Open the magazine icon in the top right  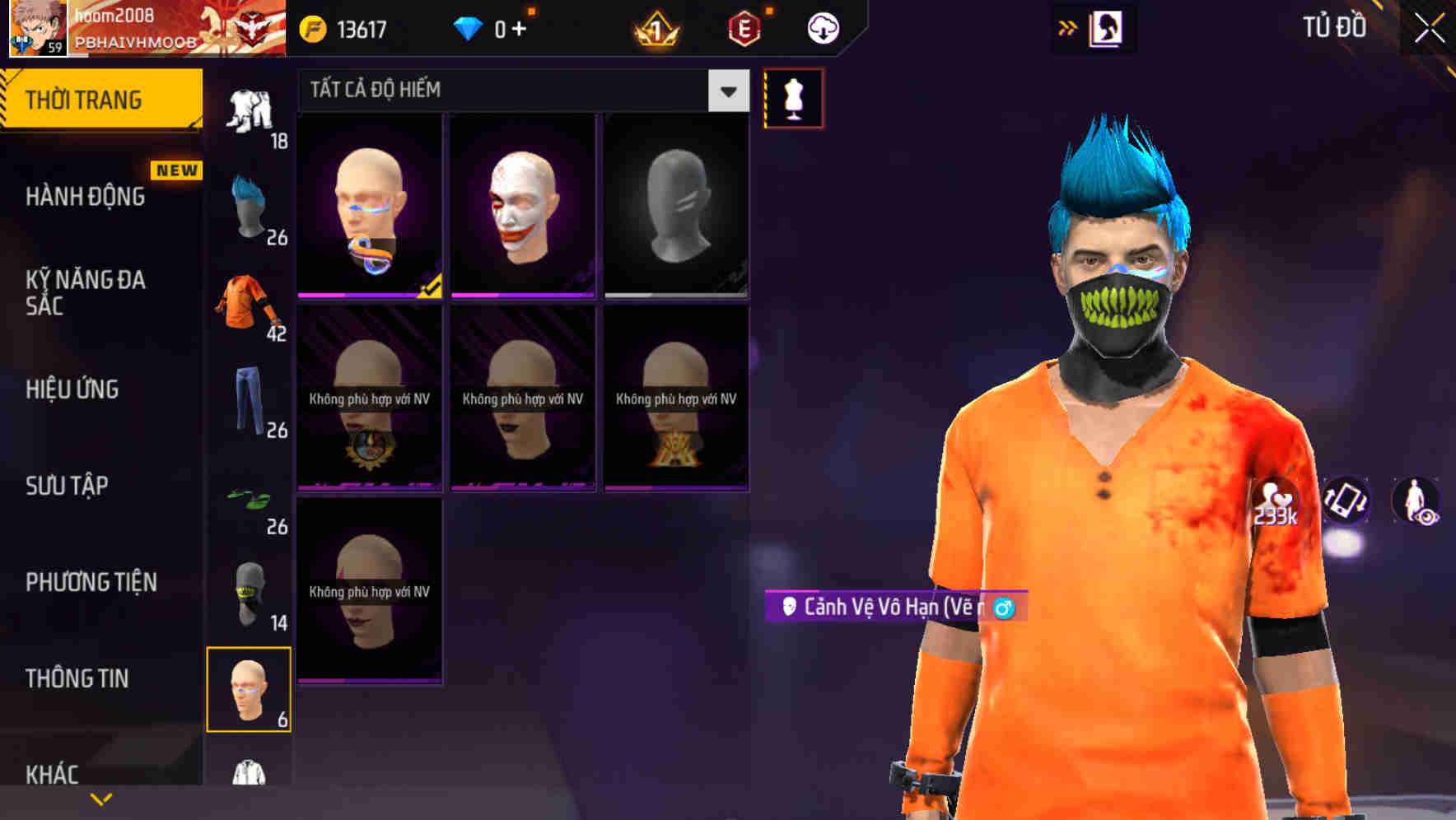point(1108,27)
